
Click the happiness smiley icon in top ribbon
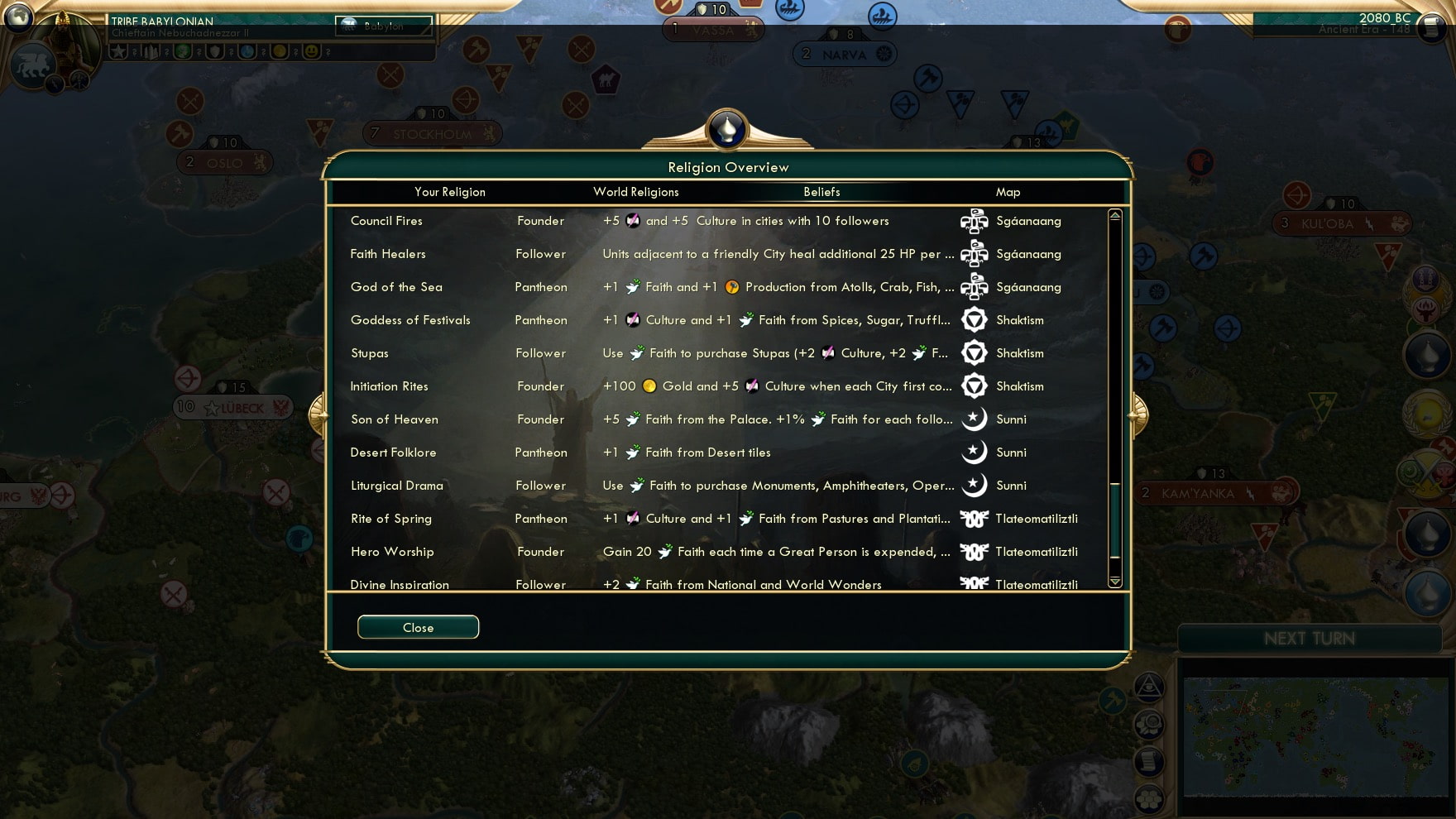pos(311,52)
